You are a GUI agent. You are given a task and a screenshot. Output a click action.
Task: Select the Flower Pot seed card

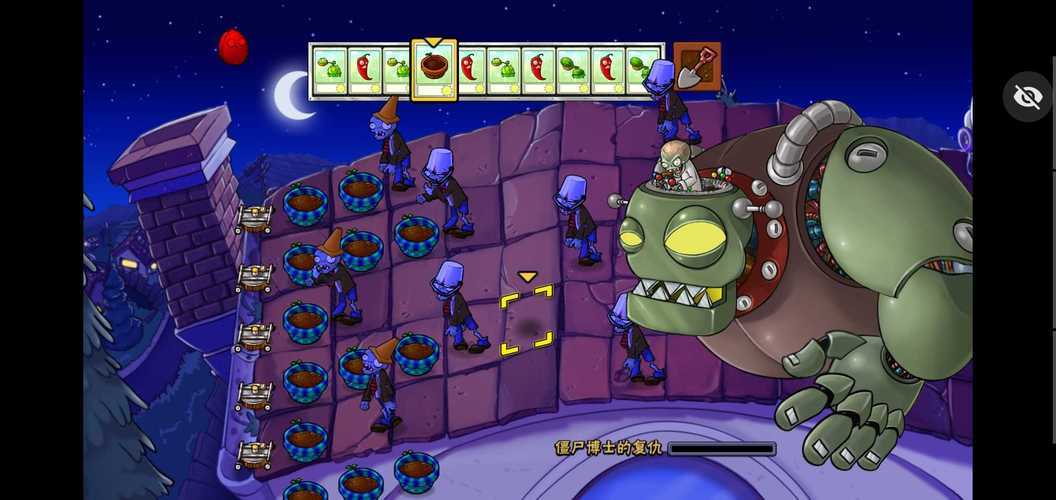(434, 70)
